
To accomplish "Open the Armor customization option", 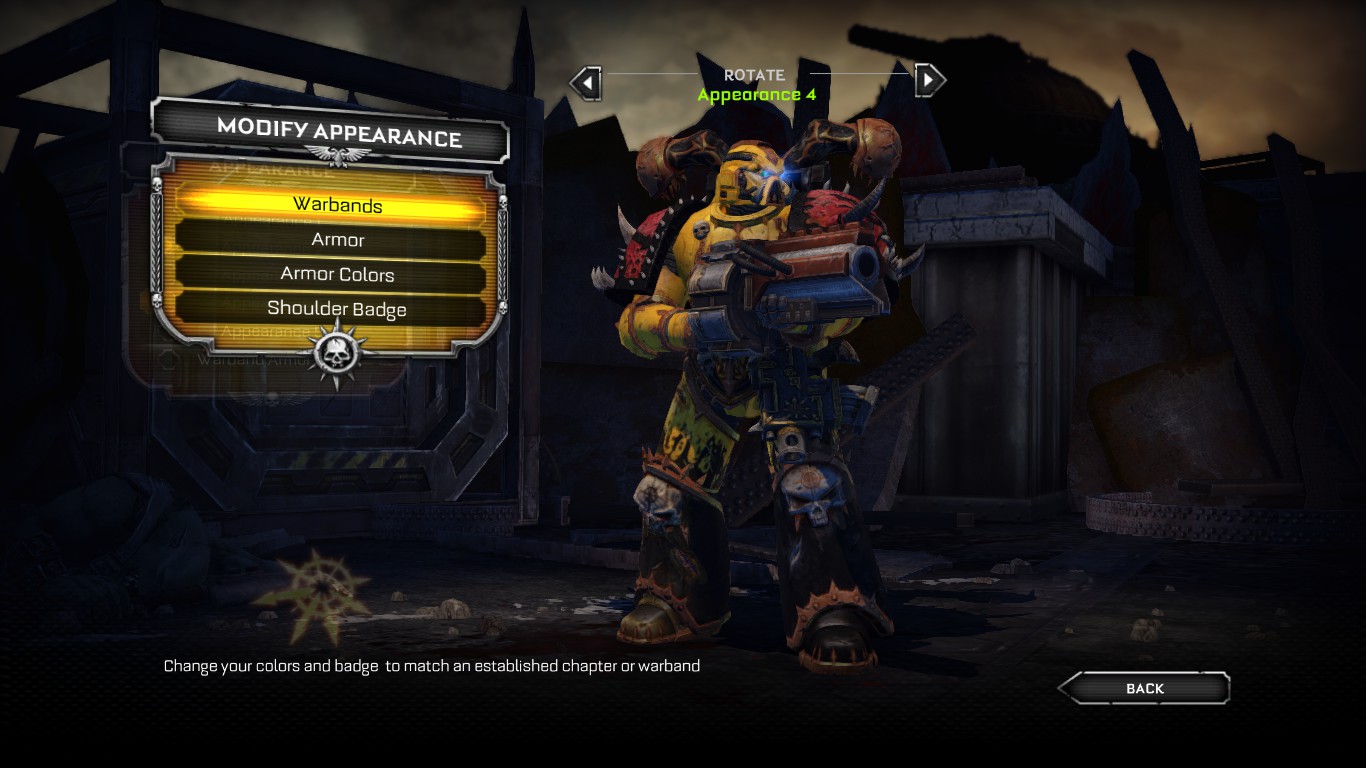I will click(x=337, y=240).
